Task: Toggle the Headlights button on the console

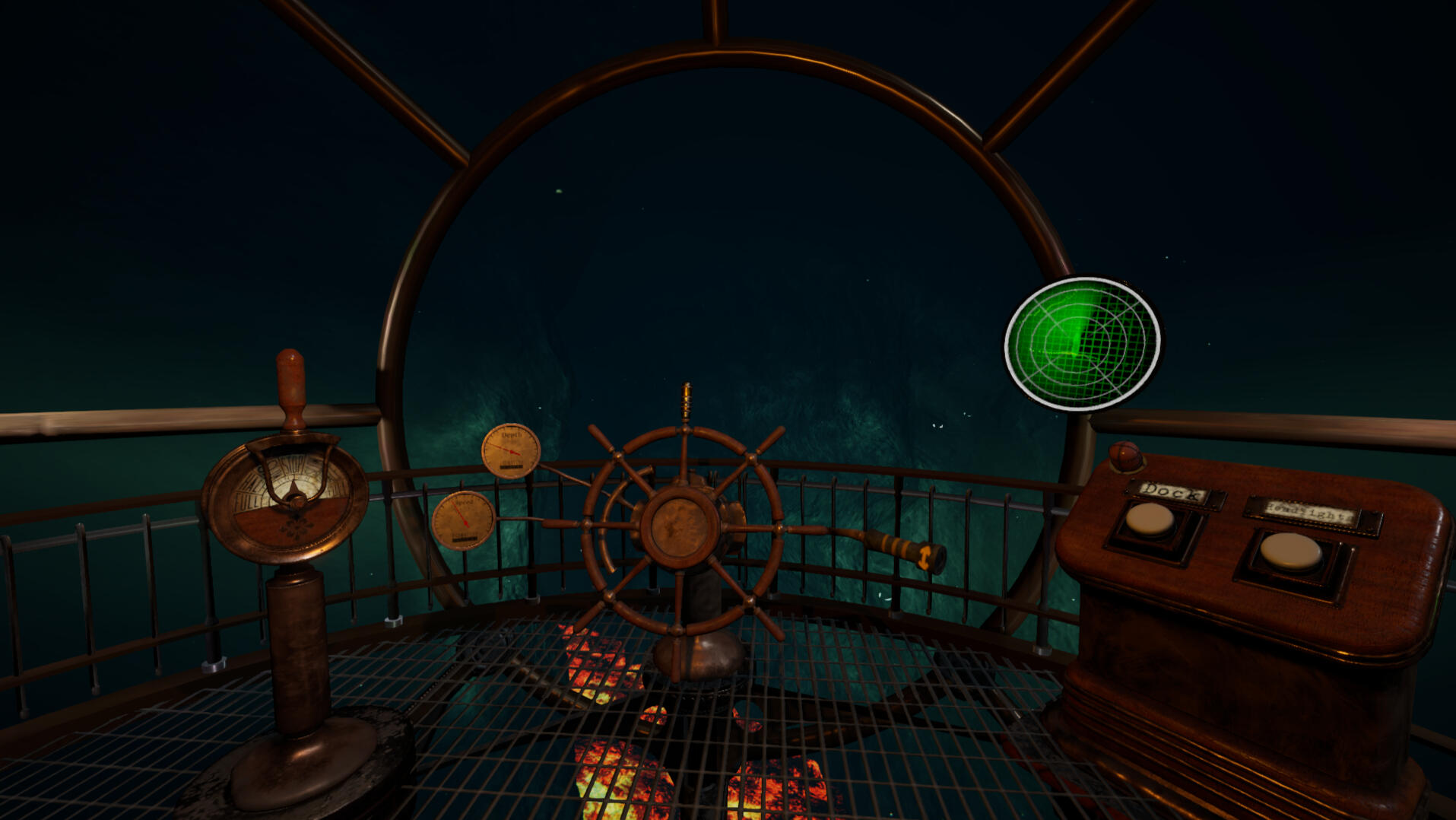Action: [1290, 551]
